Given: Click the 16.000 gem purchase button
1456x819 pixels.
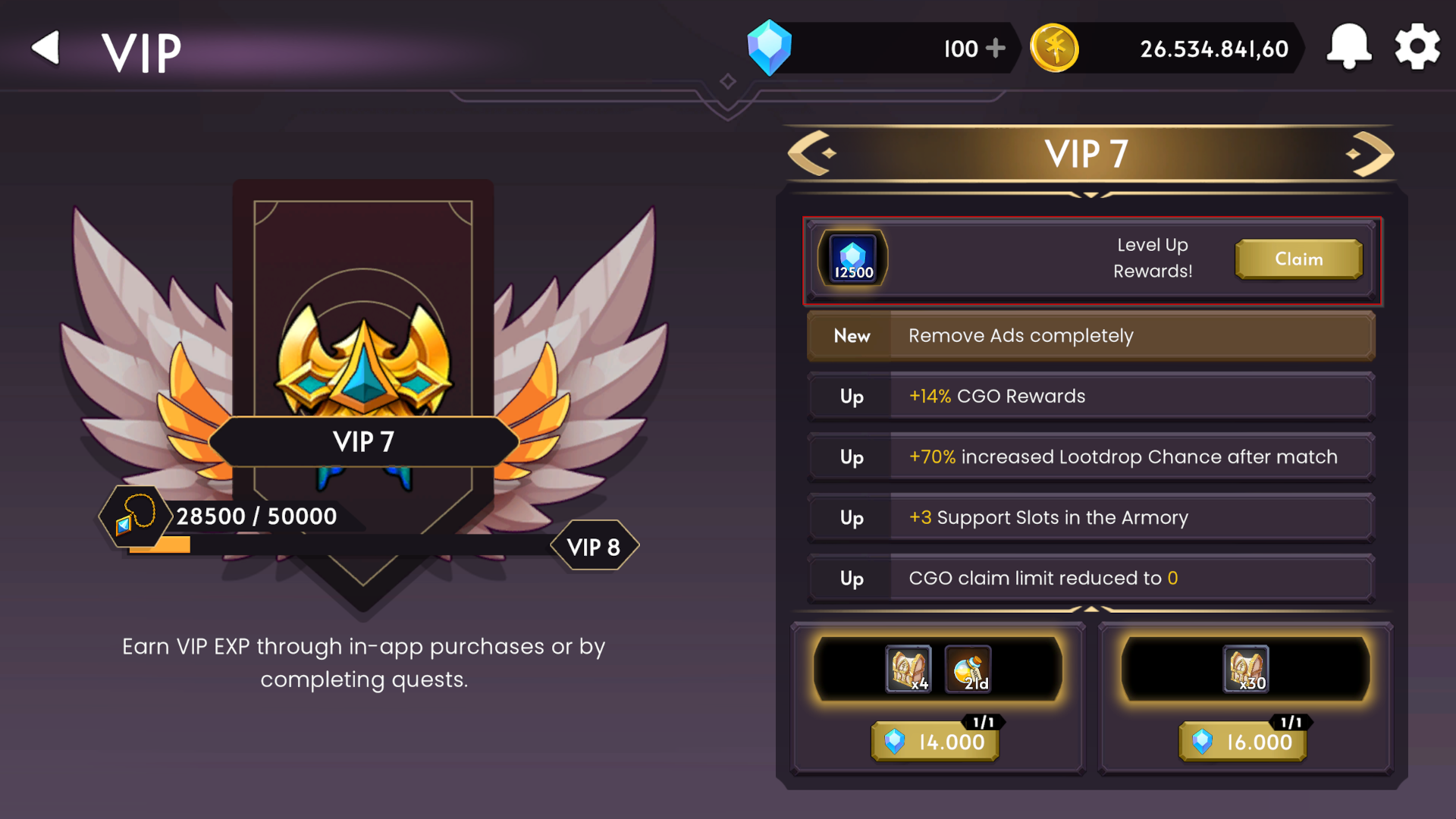Looking at the screenshot, I should pyautogui.click(x=1242, y=742).
